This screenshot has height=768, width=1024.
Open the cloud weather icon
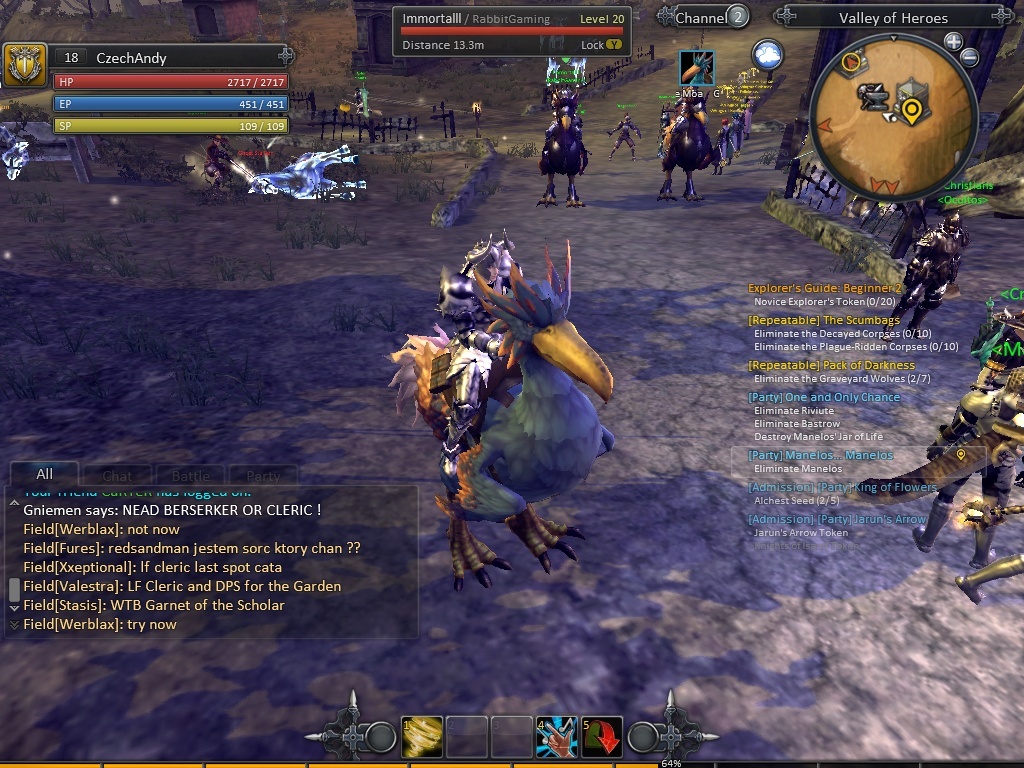(767, 55)
